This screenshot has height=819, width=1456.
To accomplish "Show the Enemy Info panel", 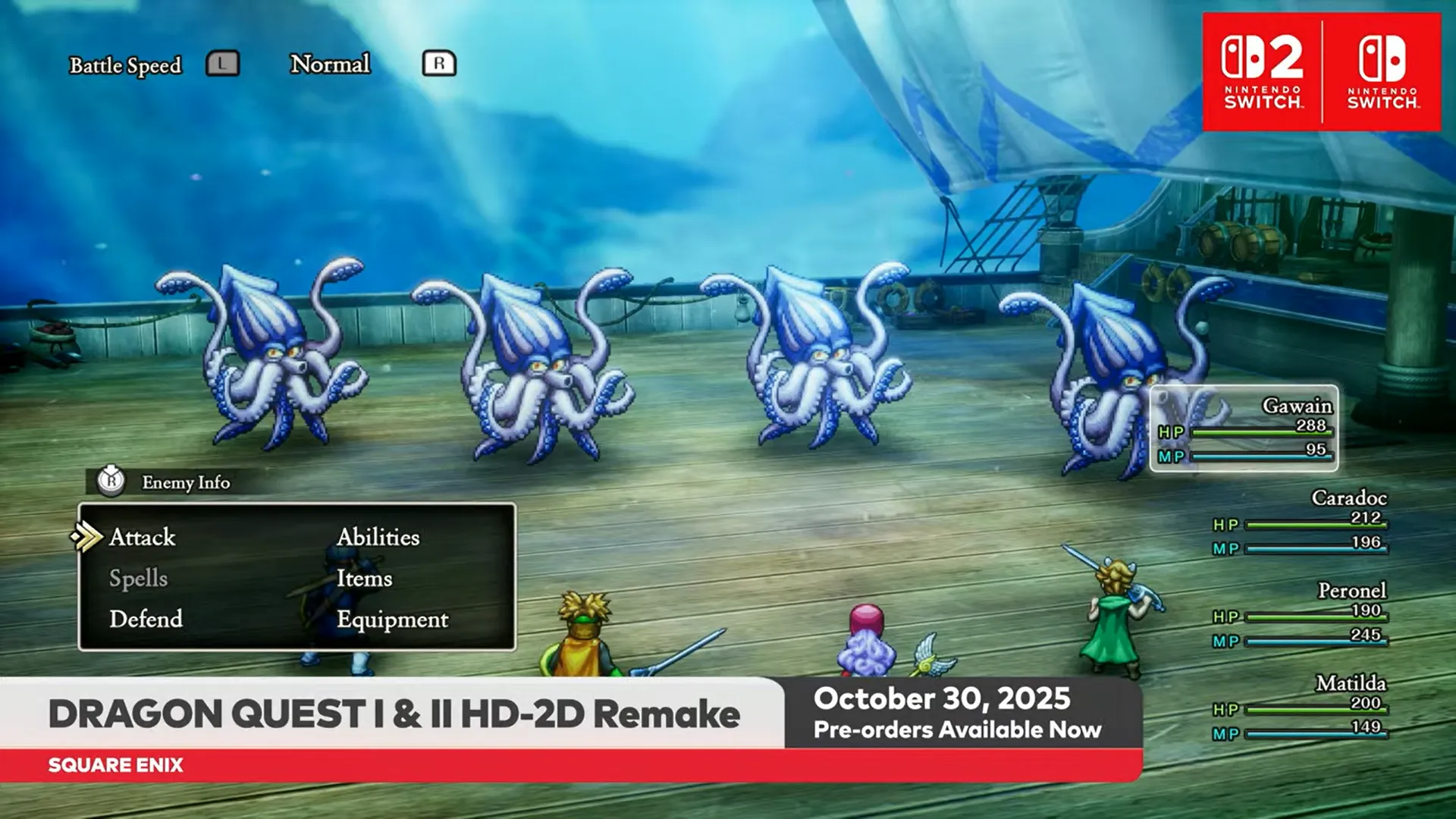I will 185,482.
